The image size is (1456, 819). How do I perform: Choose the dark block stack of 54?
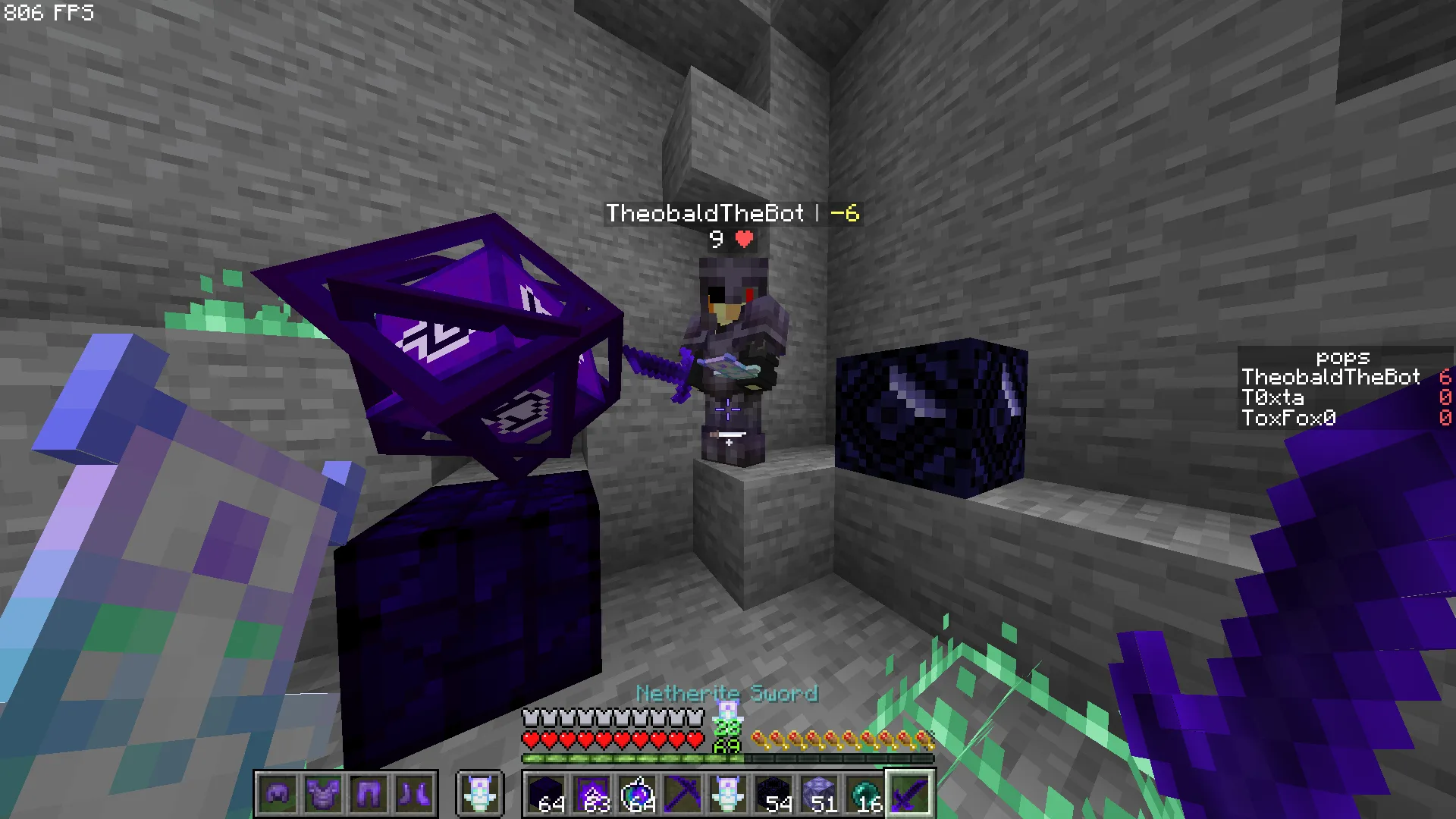coord(773,794)
